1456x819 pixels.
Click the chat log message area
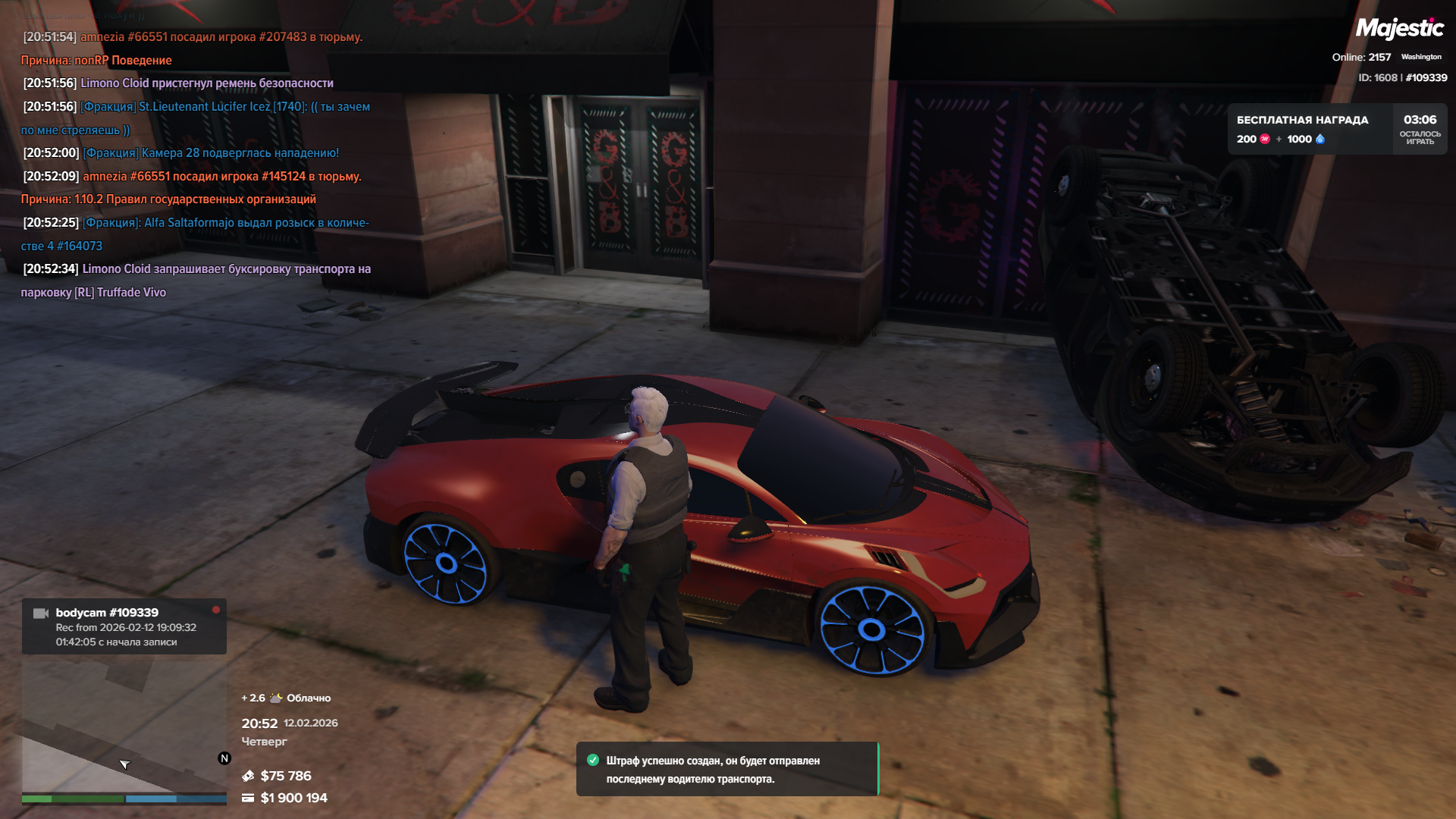click(x=196, y=164)
